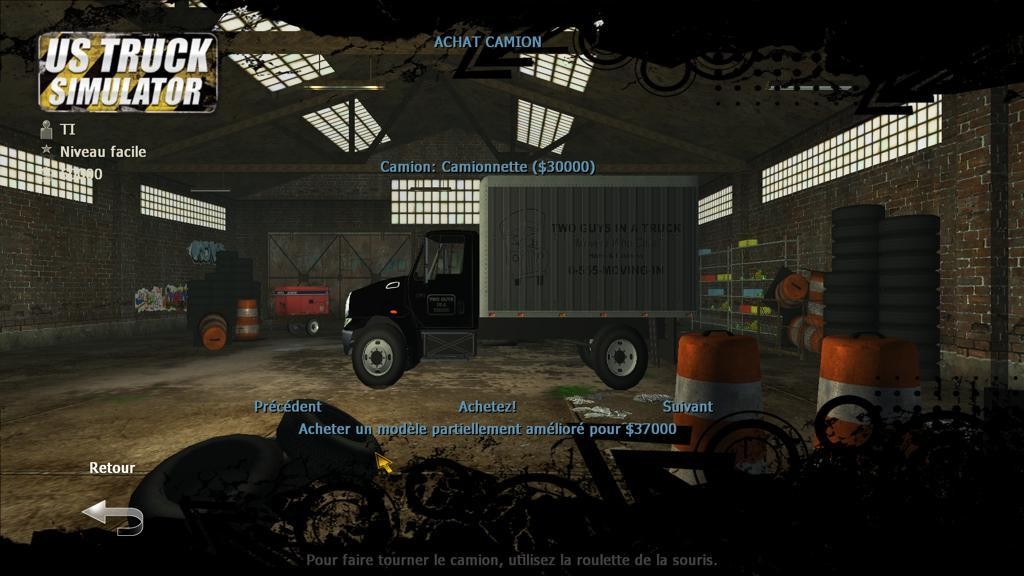The image size is (1024, 576).
Task: Click the Retour back arrow icon
Action: pyautogui.click(x=112, y=517)
